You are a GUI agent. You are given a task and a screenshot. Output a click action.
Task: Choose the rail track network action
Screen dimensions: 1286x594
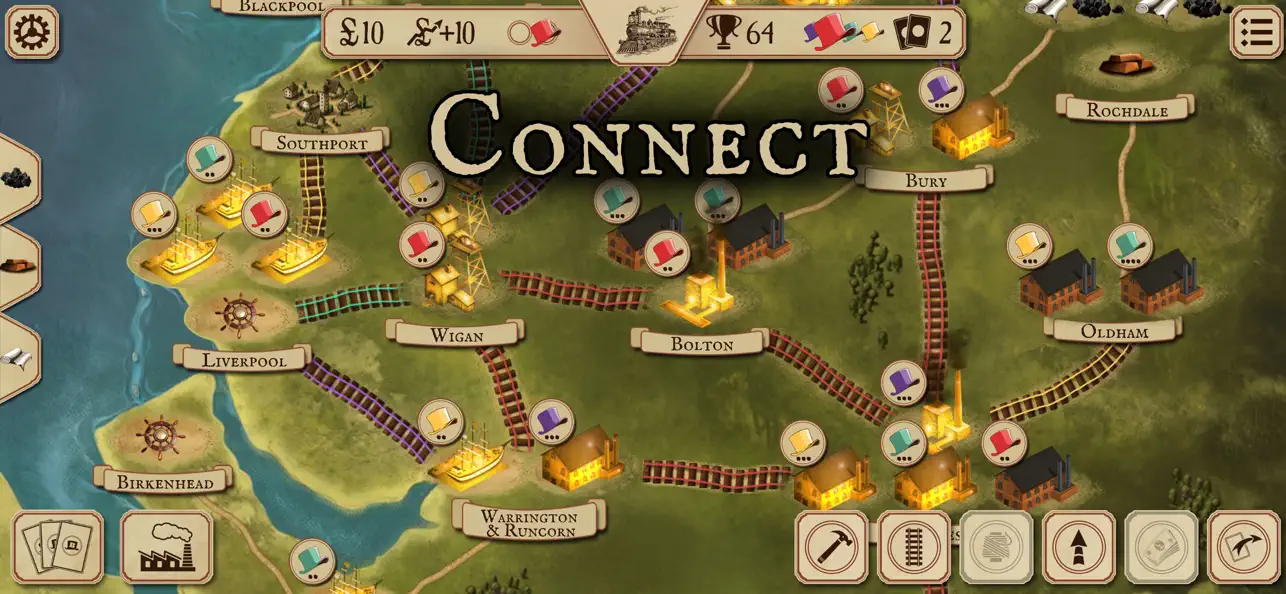914,547
